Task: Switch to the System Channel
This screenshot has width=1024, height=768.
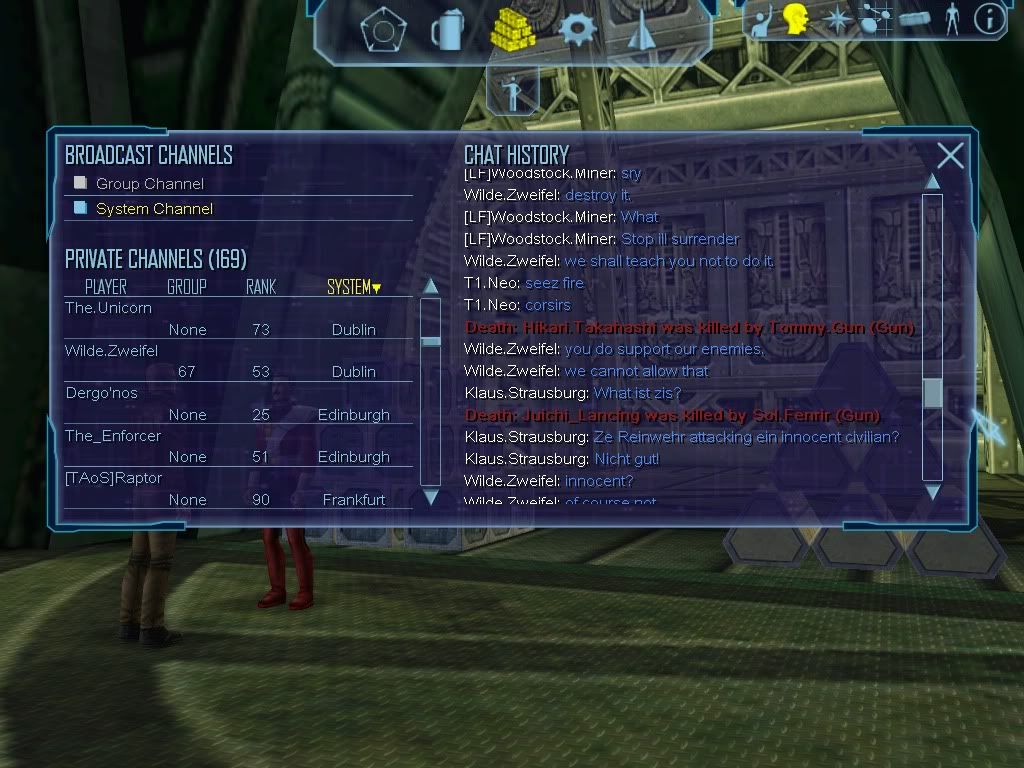Action: point(81,208)
